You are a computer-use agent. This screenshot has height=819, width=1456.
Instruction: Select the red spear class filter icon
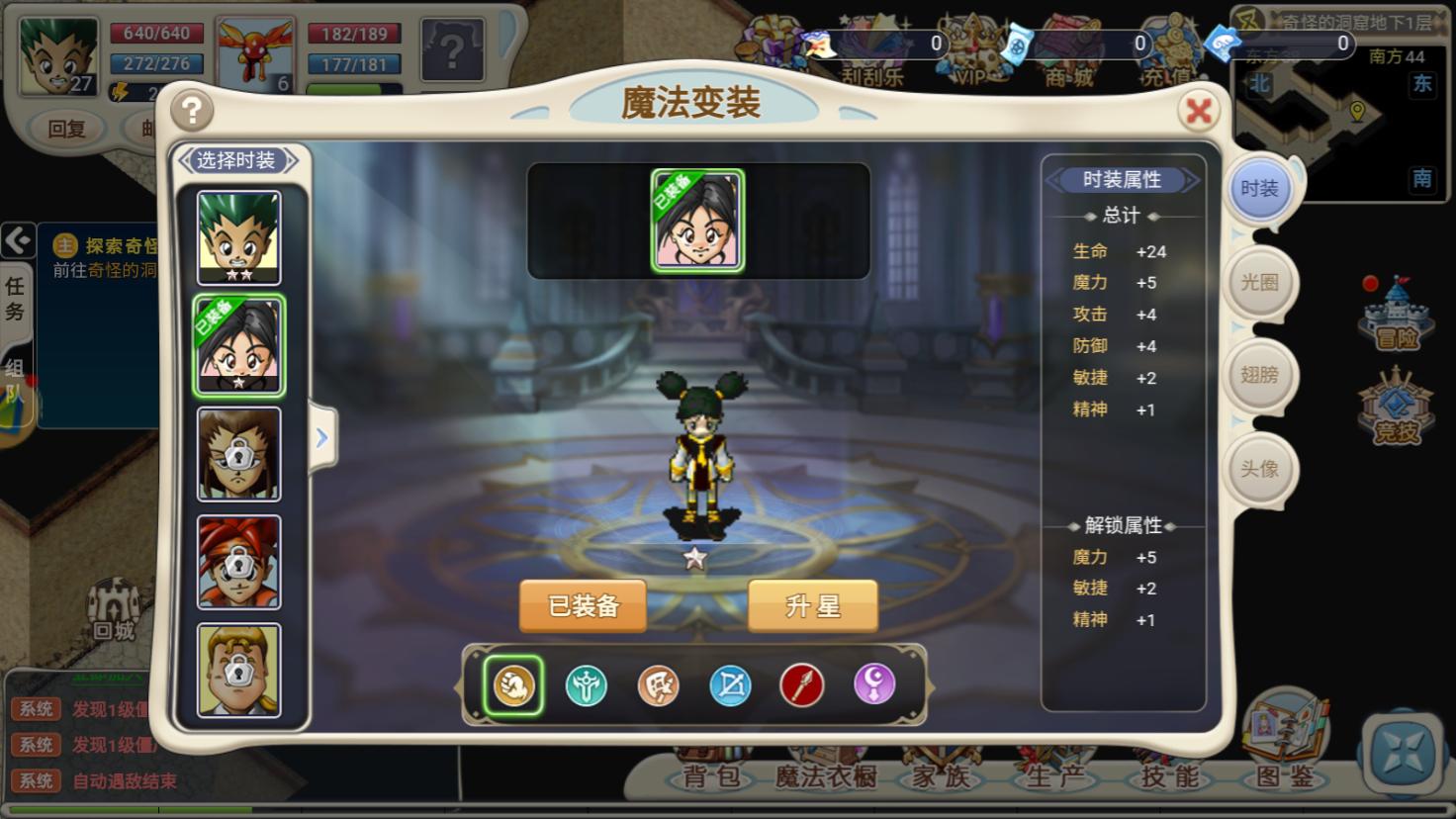802,683
